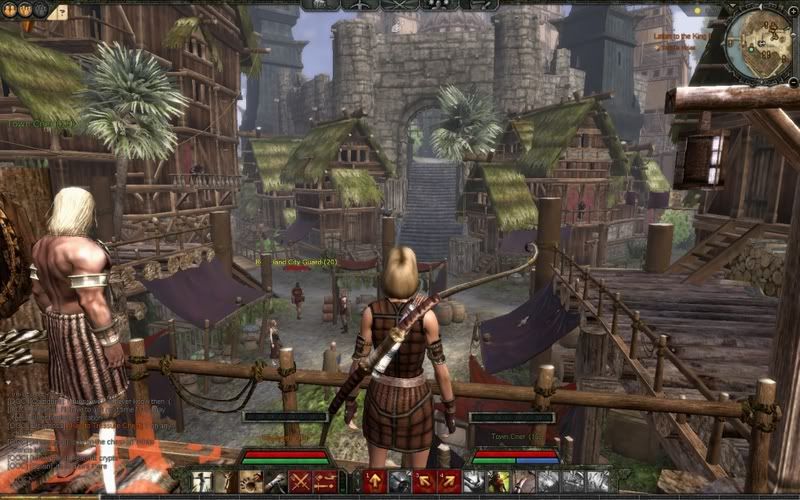Activate the red up-arrow skill in slot 1

pos(376,482)
